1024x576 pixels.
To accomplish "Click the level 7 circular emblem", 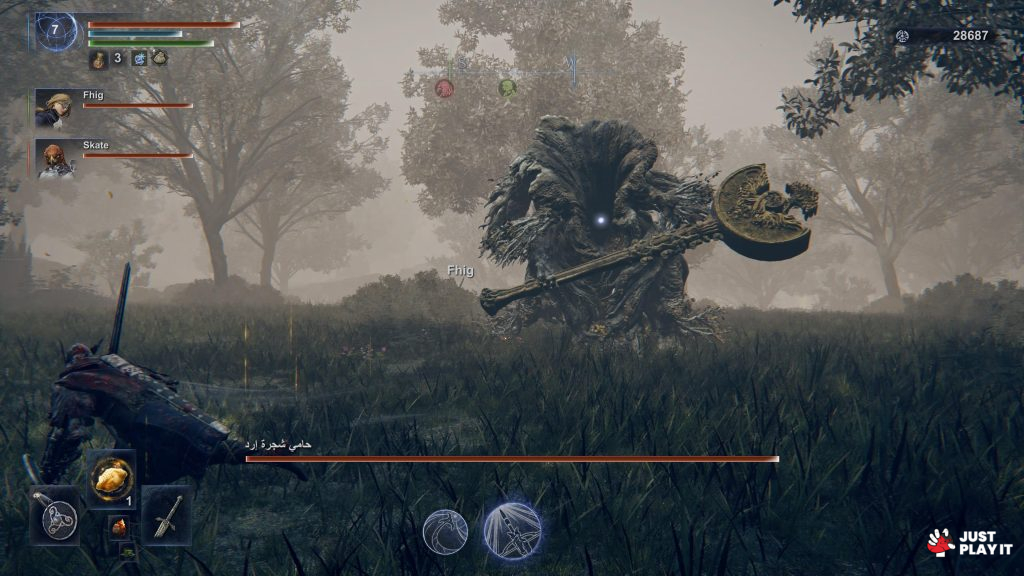I will [56, 31].
